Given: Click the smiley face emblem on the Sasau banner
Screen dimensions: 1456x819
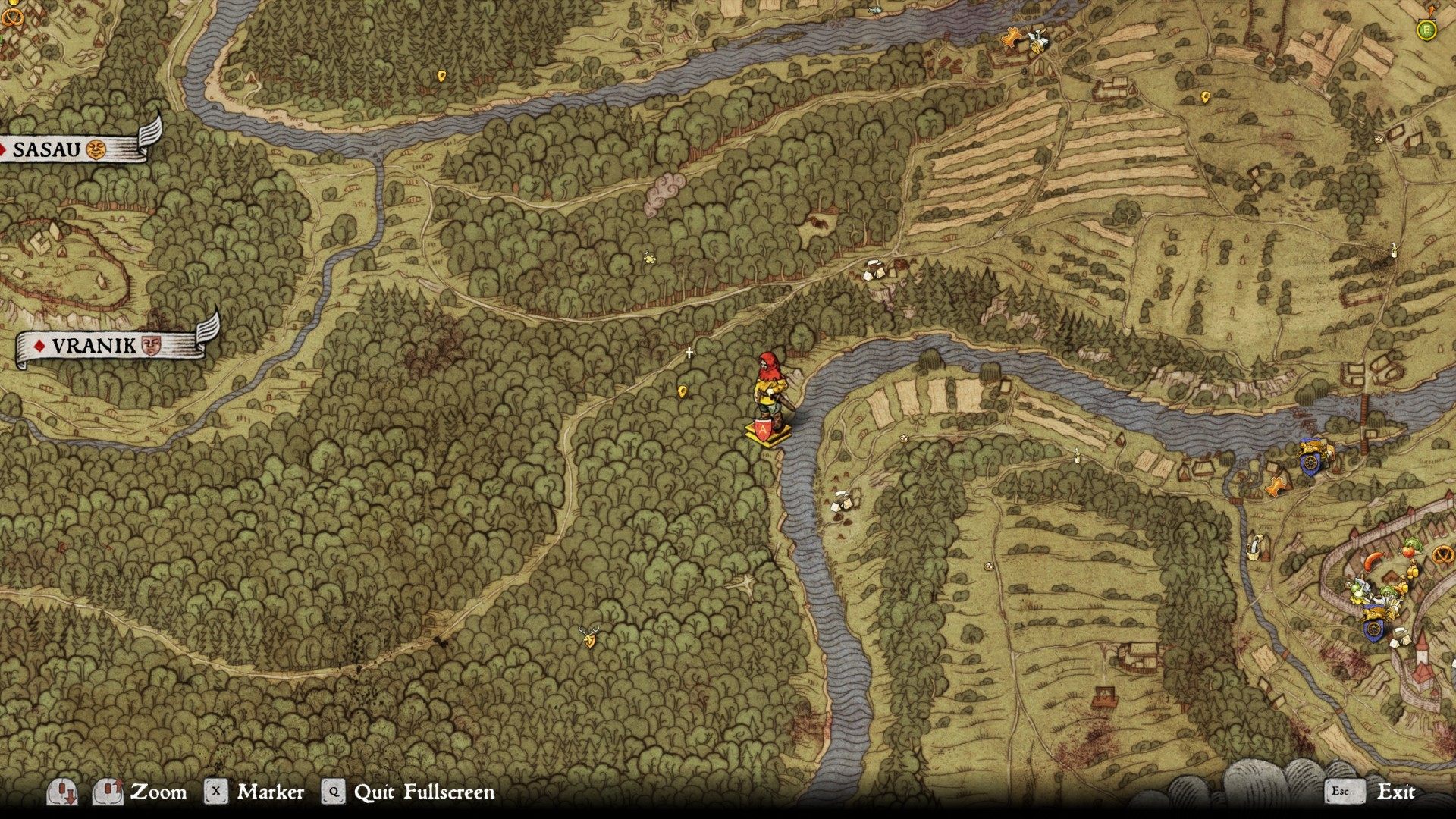Looking at the screenshot, I should [x=96, y=151].
